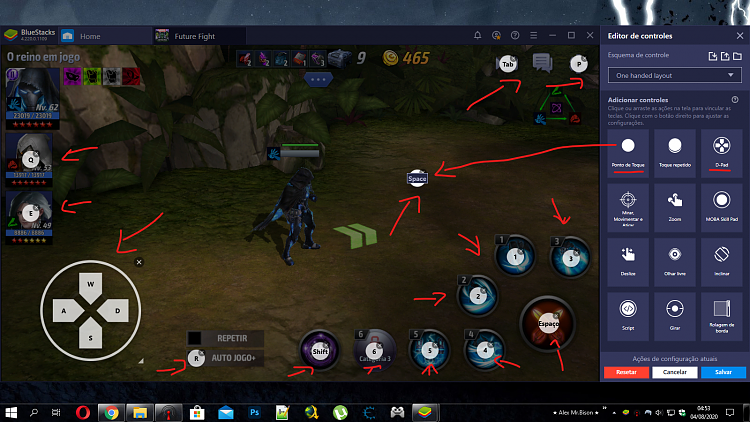This screenshot has width=750, height=422.
Task: Pick the MOBA Skill Pad control
Action: click(721, 204)
